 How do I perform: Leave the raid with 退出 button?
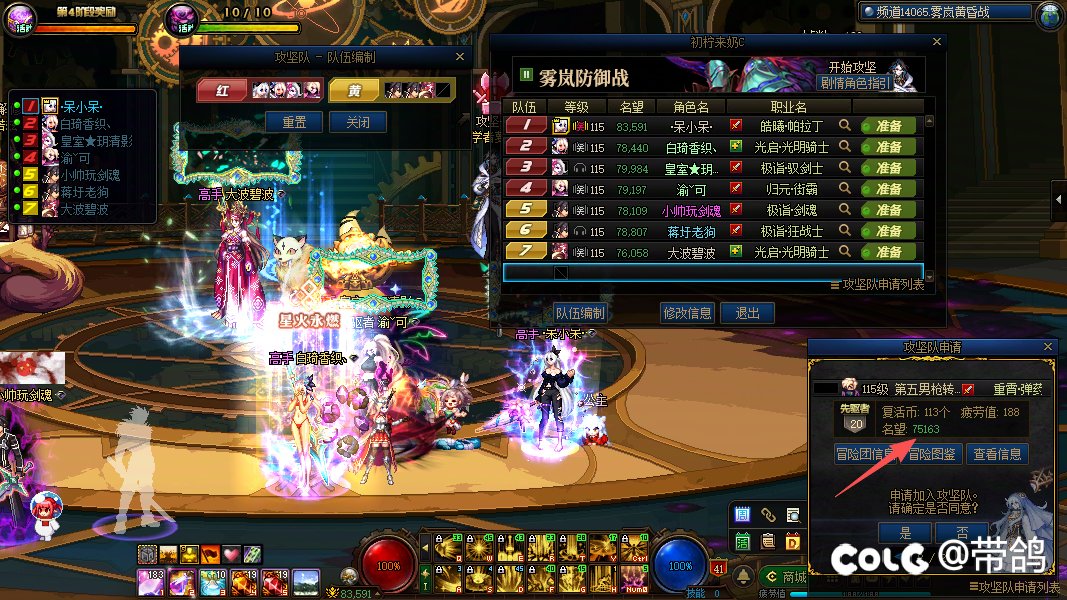click(x=747, y=313)
